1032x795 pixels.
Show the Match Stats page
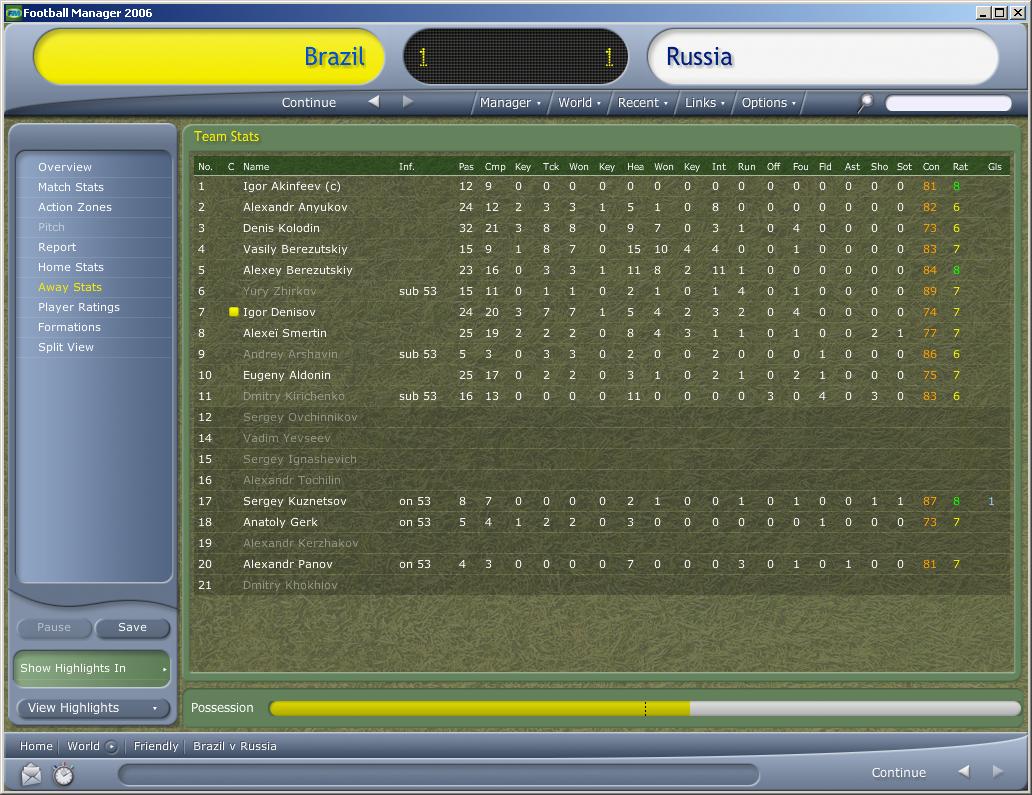(71, 187)
